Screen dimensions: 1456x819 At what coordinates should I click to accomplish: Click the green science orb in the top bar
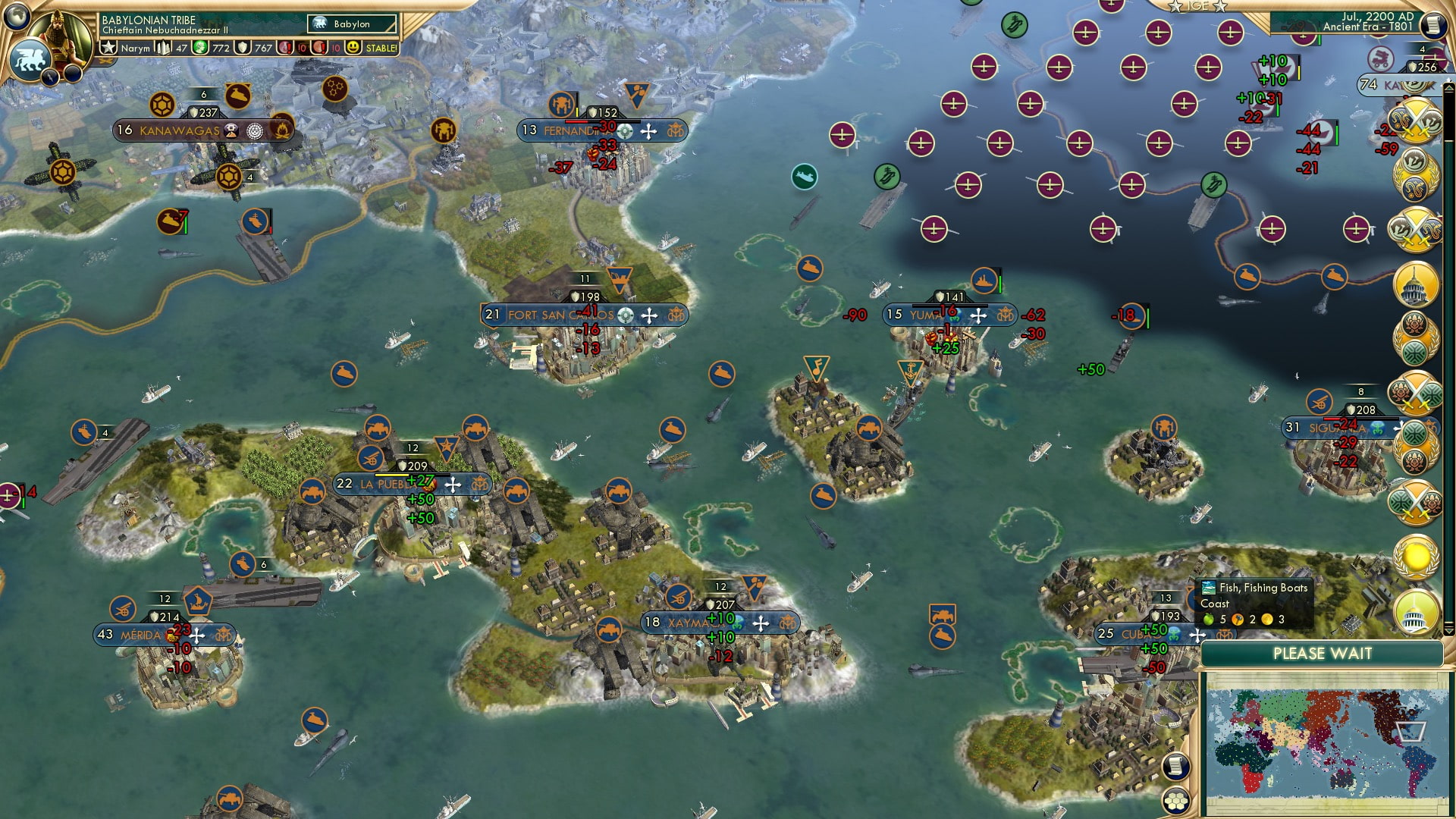(199, 48)
